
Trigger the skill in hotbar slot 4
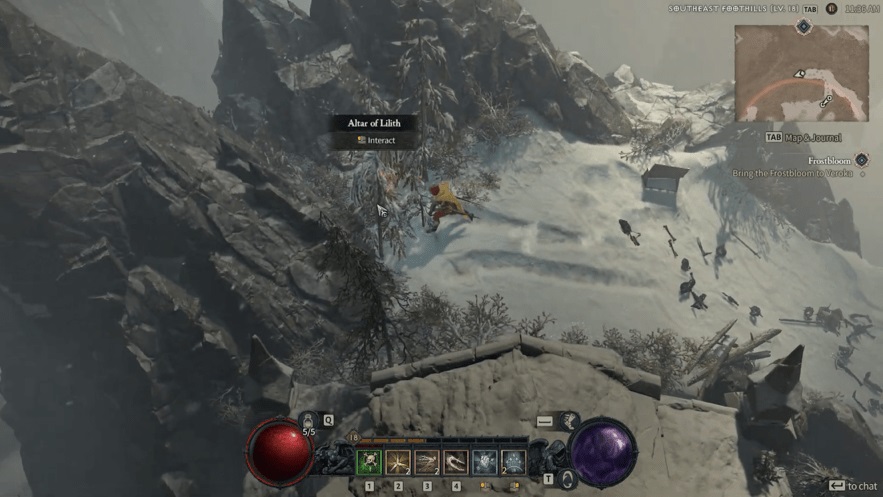point(456,462)
